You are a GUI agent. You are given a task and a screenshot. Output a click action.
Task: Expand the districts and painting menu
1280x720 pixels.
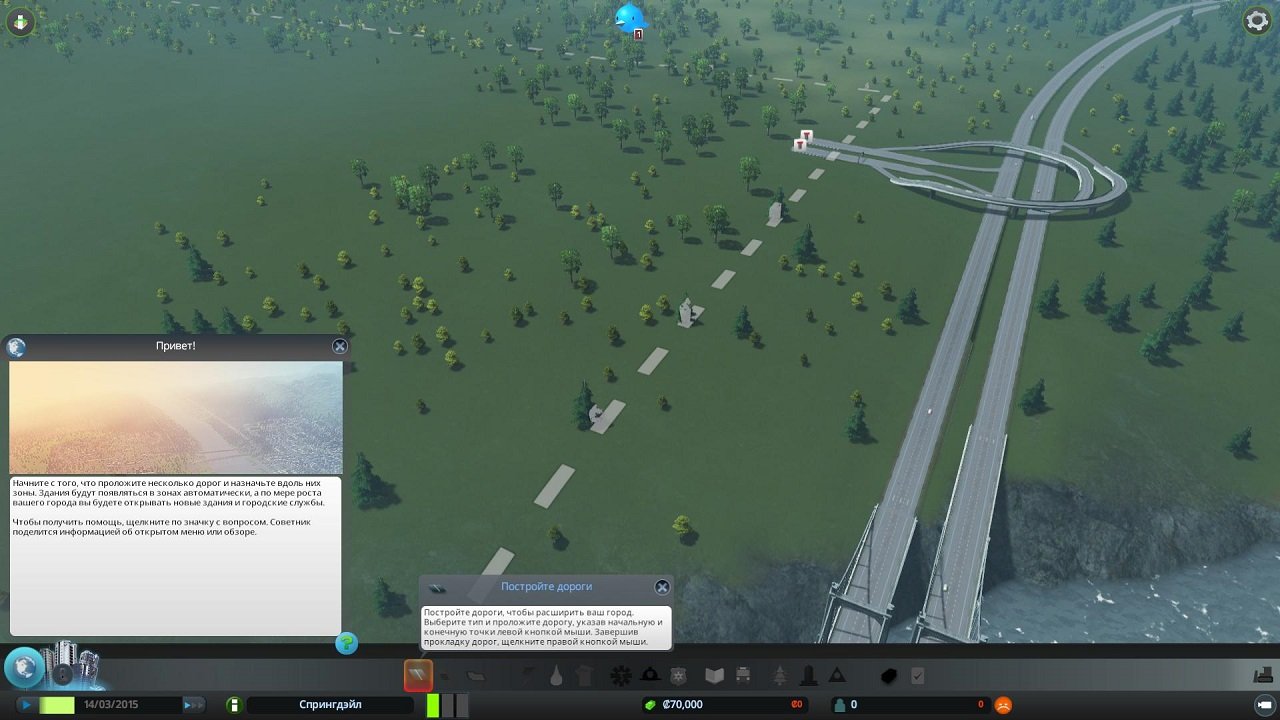(474, 675)
